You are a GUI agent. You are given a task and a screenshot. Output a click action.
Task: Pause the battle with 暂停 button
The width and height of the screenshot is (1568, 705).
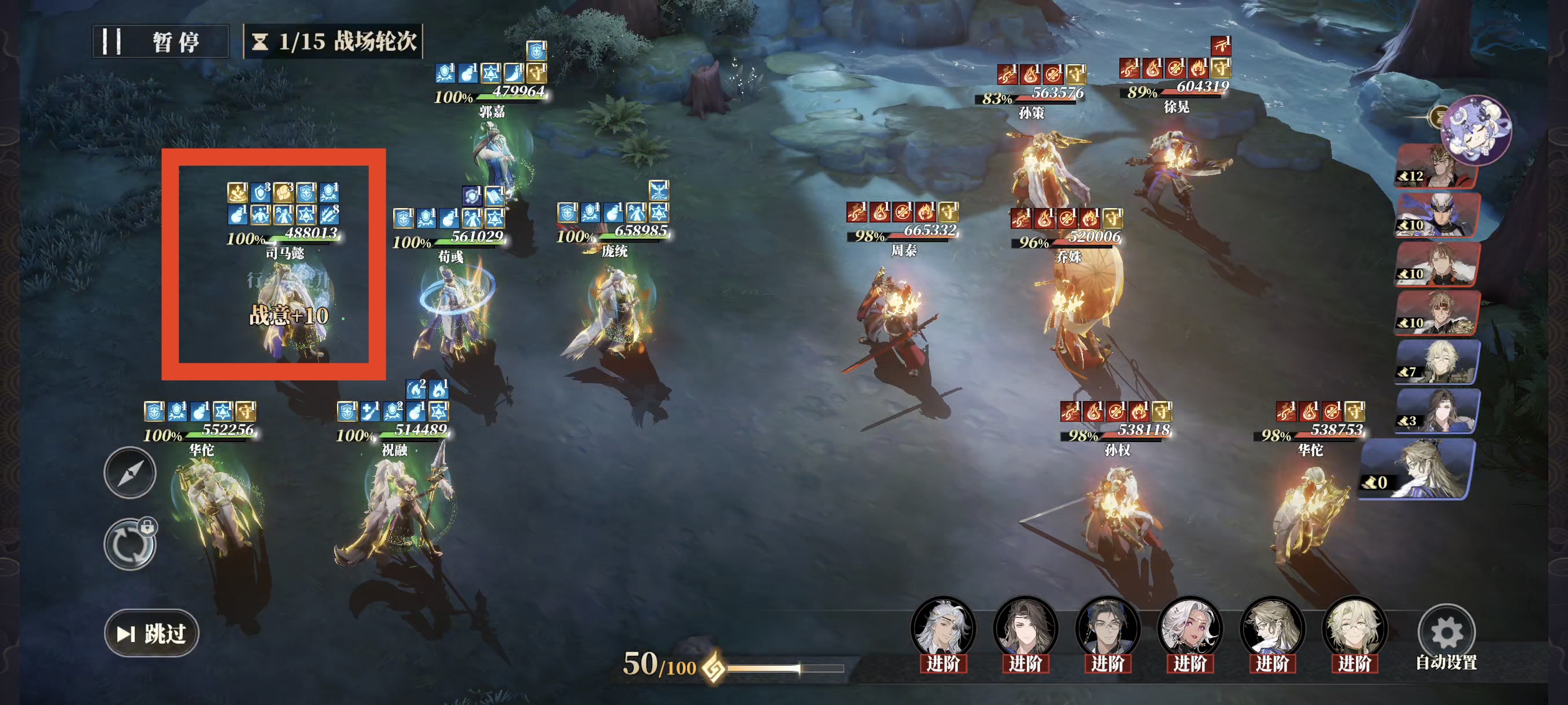click(160, 42)
